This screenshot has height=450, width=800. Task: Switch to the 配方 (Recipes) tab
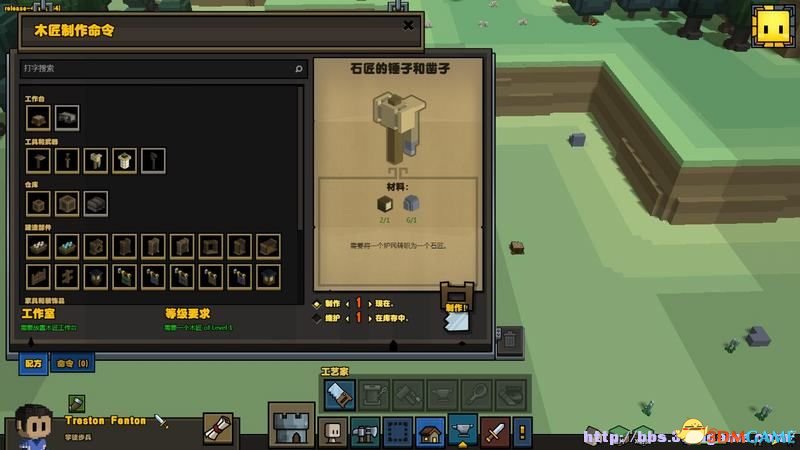[x=33, y=364]
